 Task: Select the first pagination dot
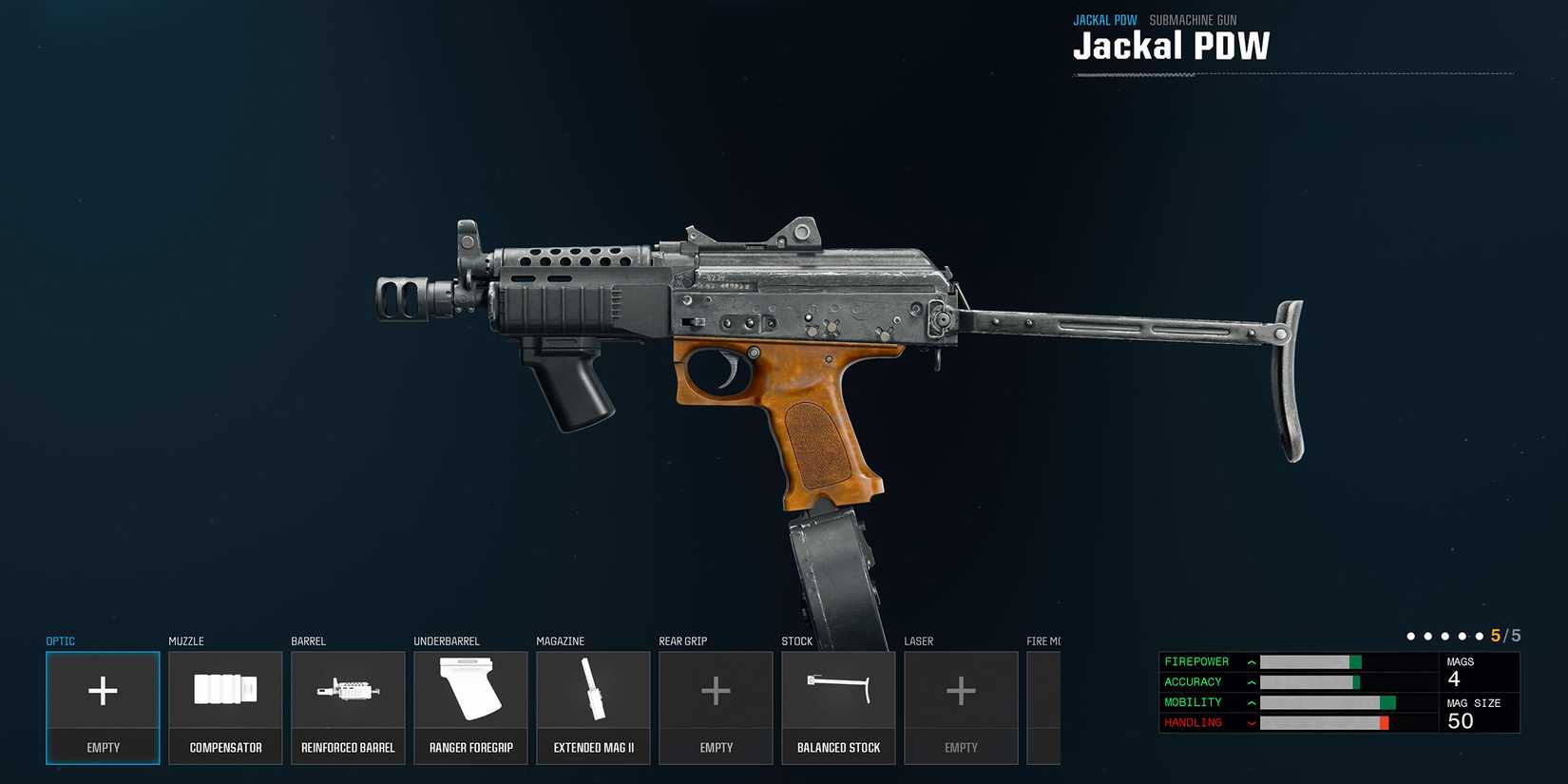coord(1412,636)
